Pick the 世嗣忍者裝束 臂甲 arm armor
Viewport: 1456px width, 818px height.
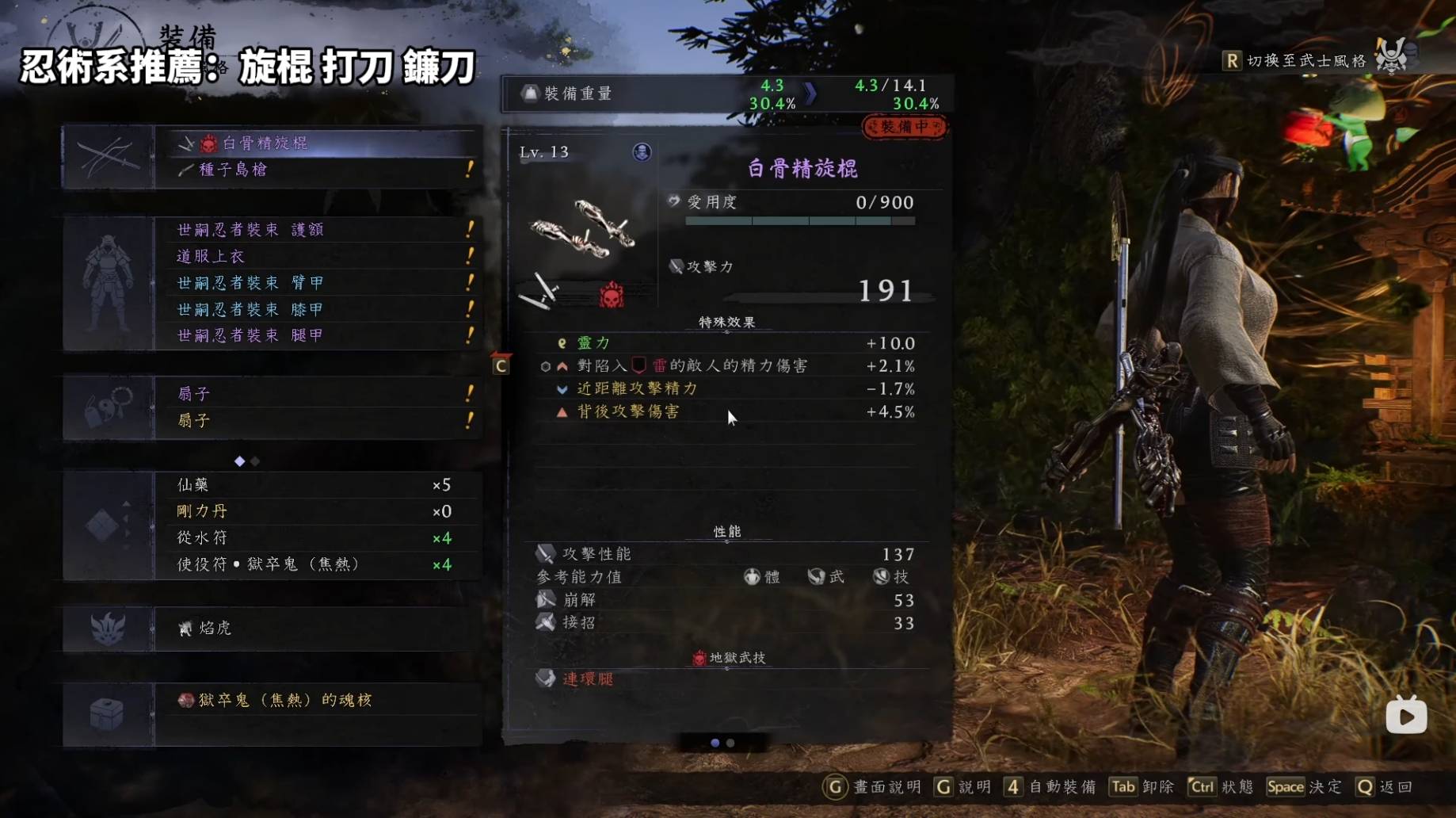317,283
